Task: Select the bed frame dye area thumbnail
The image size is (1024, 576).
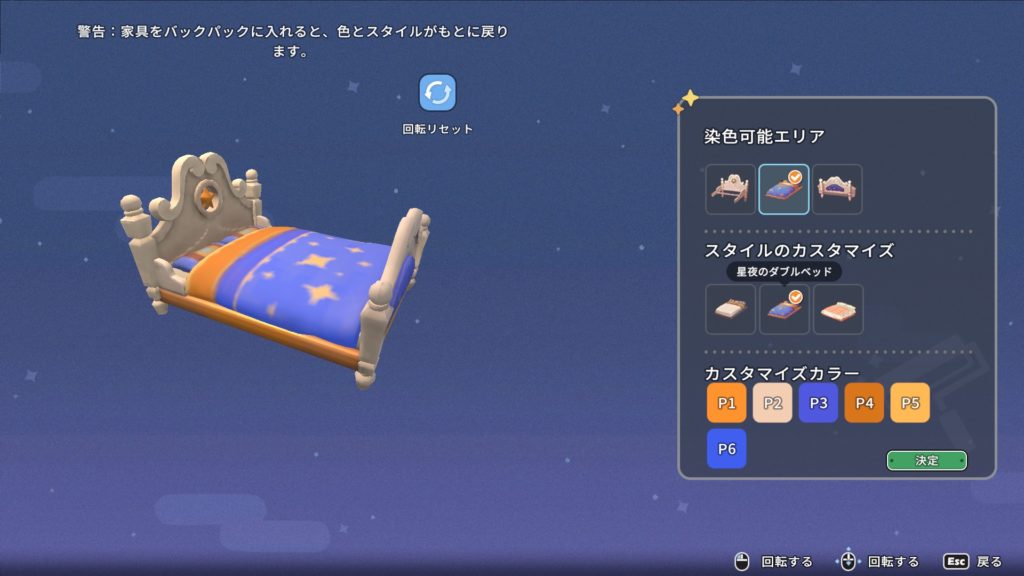Action: (x=730, y=189)
